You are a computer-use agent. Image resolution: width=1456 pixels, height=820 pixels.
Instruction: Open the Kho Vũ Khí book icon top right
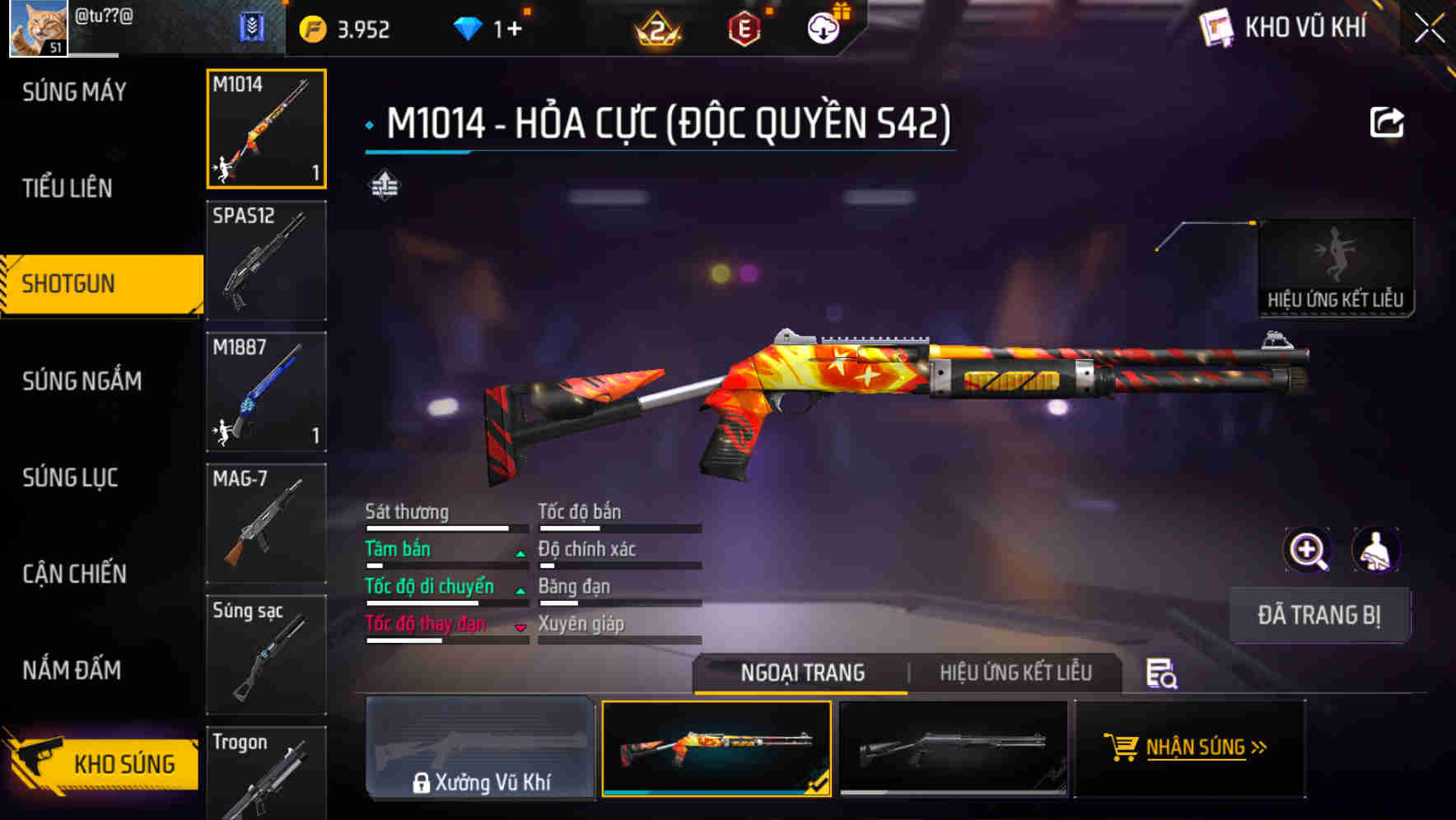pyautogui.click(x=1216, y=26)
